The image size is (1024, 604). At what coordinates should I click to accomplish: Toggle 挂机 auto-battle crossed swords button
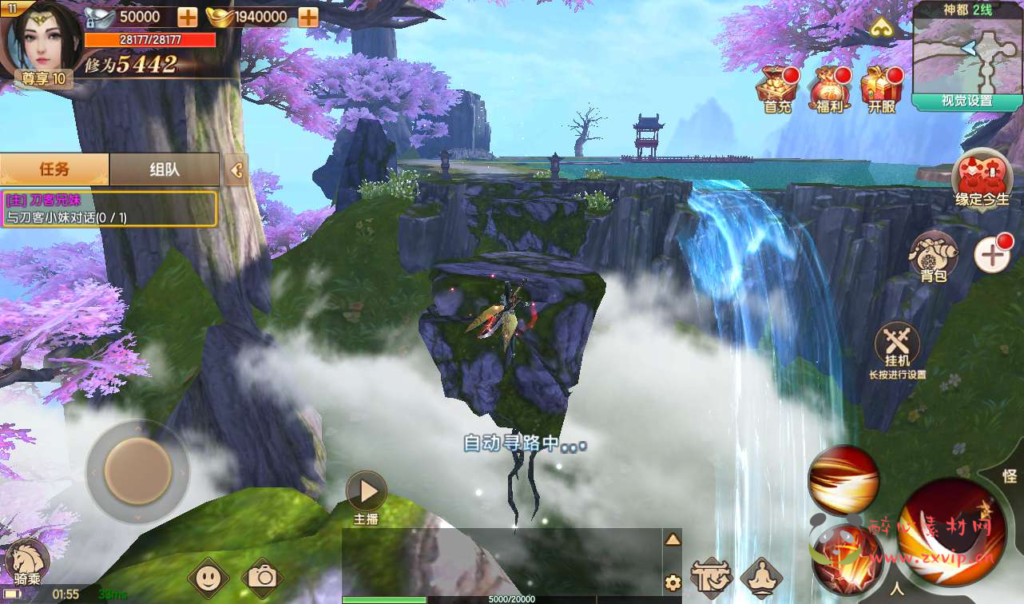click(896, 346)
